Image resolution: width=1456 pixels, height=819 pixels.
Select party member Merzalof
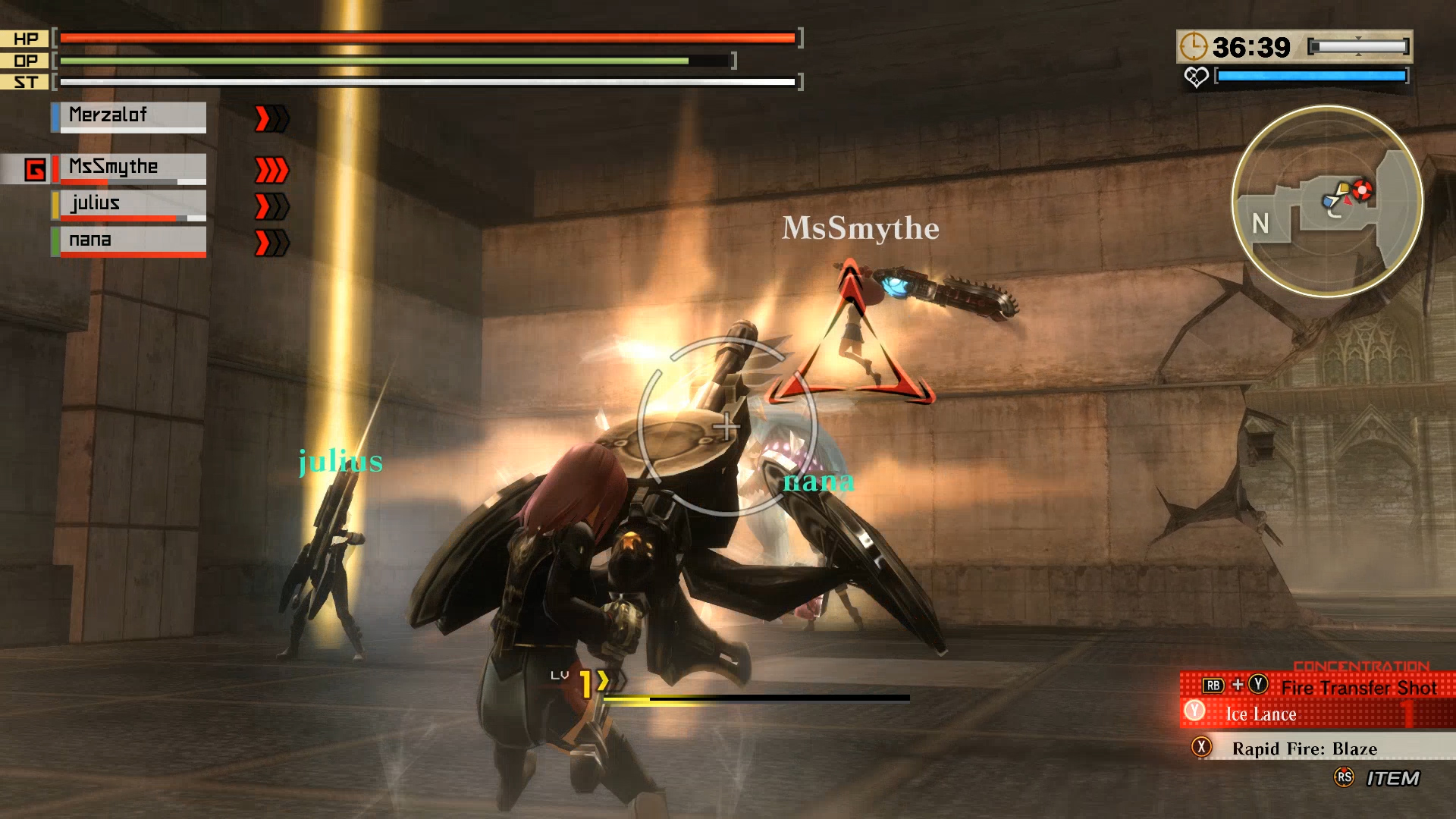pyautogui.click(x=129, y=116)
